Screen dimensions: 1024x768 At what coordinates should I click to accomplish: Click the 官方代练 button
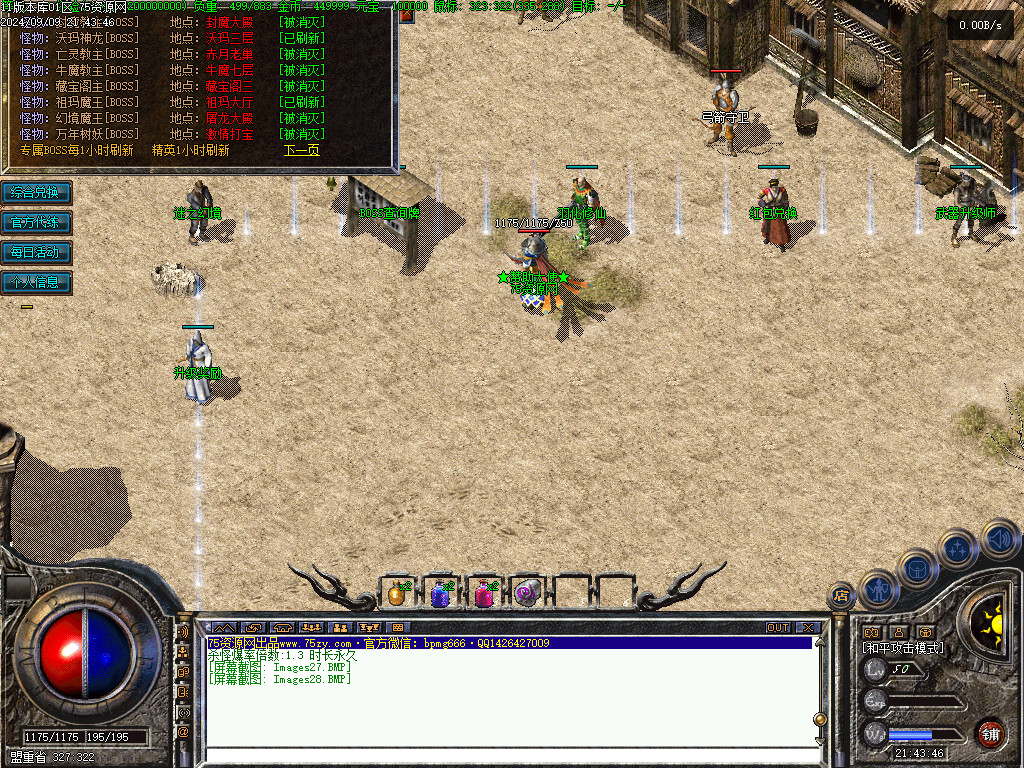tap(36, 222)
